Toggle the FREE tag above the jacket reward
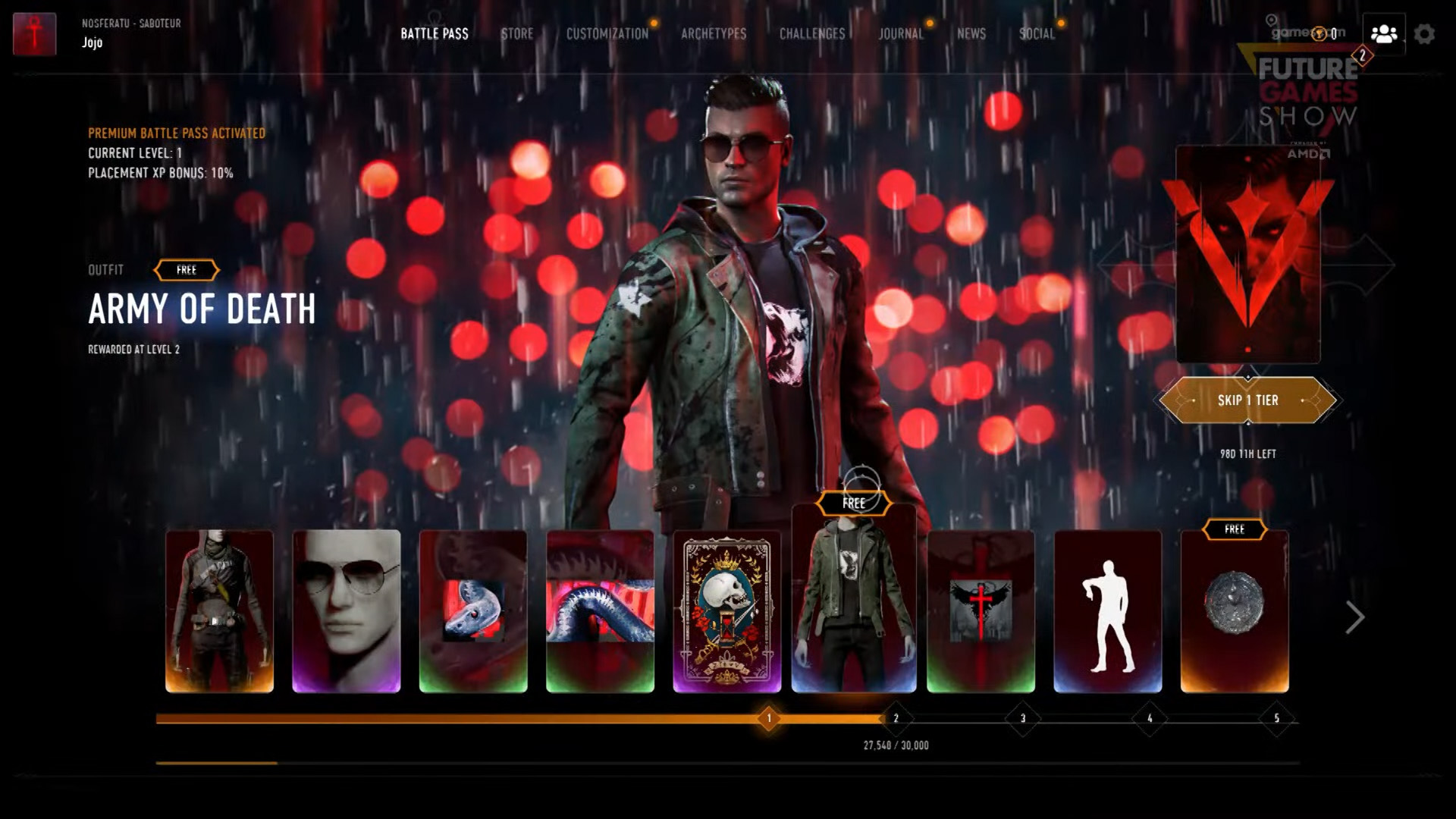1456x819 pixels. click(852, 502)
